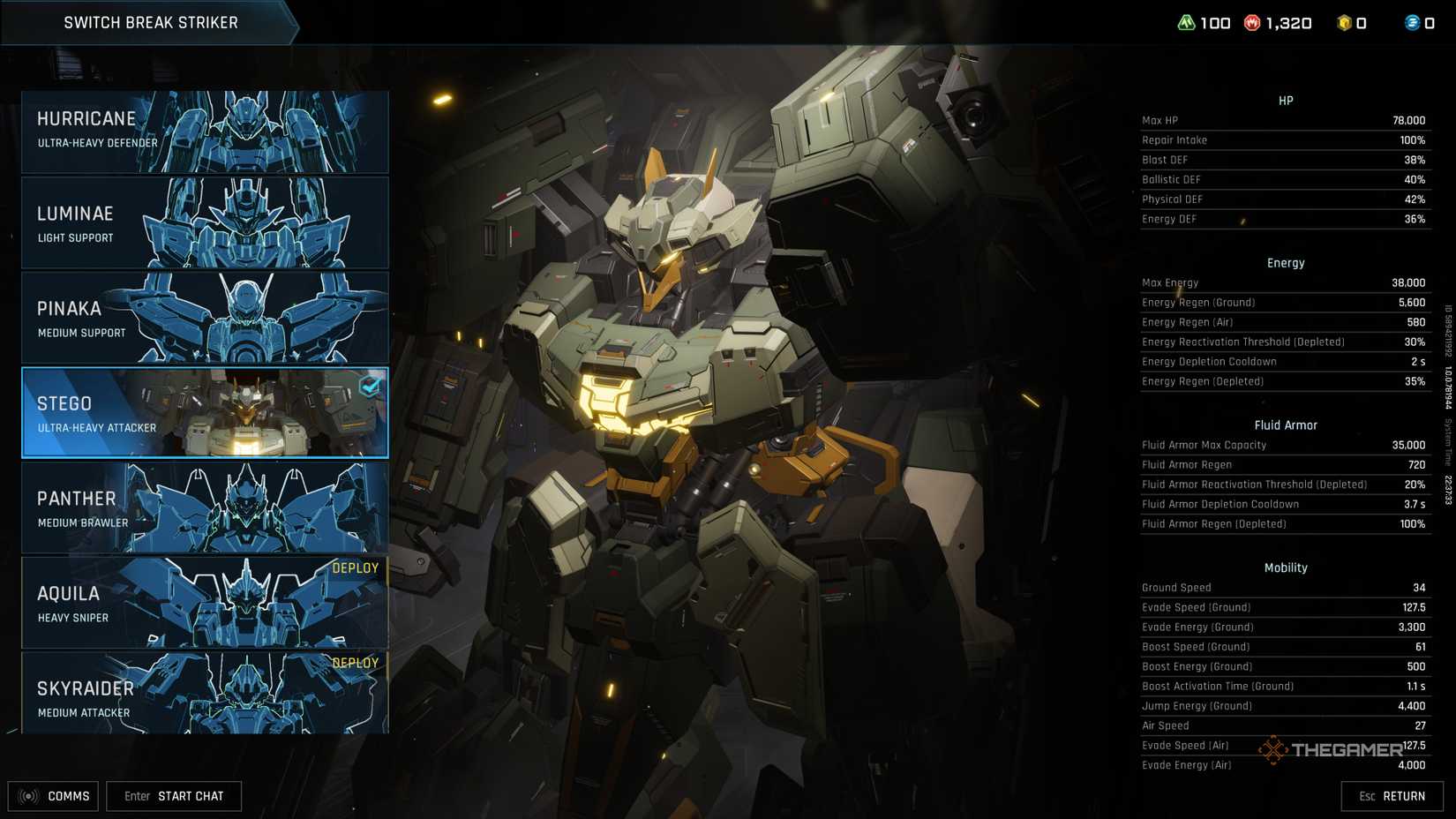The image size is (1456, 819).
Task: Toggle DEPLOY on the Aquila sniper
Action: (x=356, y=567)
